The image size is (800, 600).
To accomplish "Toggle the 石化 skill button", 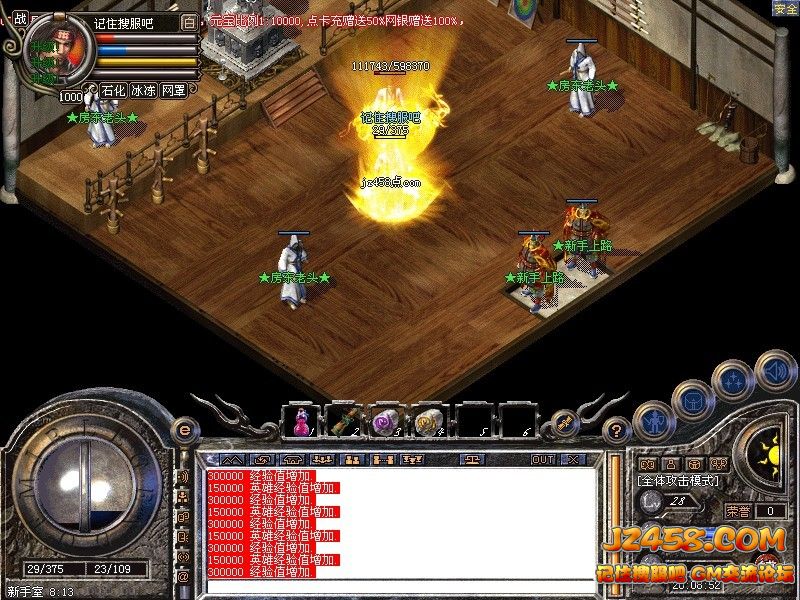I will [113, 90].
